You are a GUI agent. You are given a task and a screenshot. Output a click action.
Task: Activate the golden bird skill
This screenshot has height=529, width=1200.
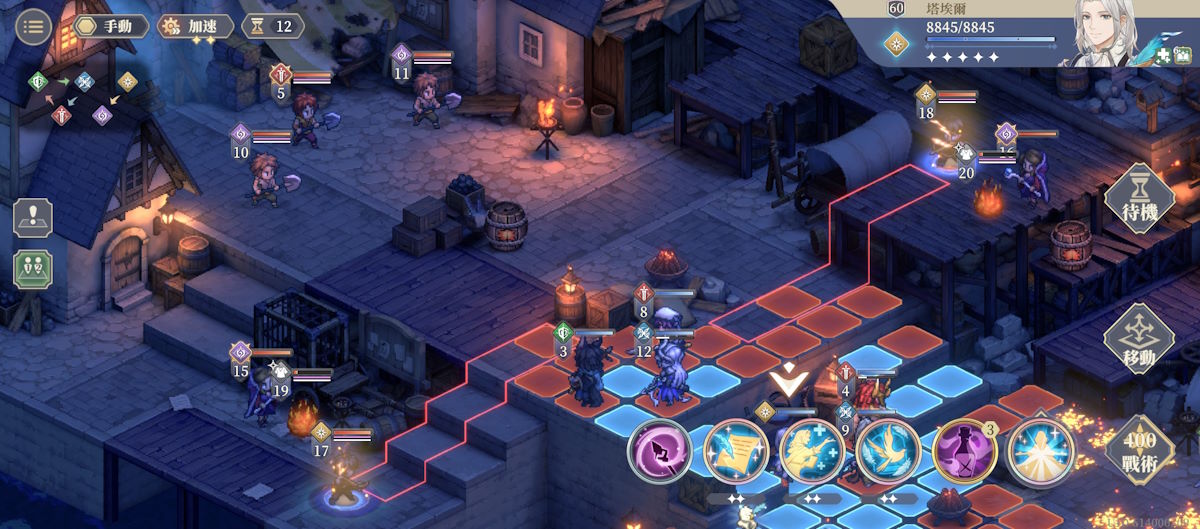pyautogui.click(x=887, y=452)
